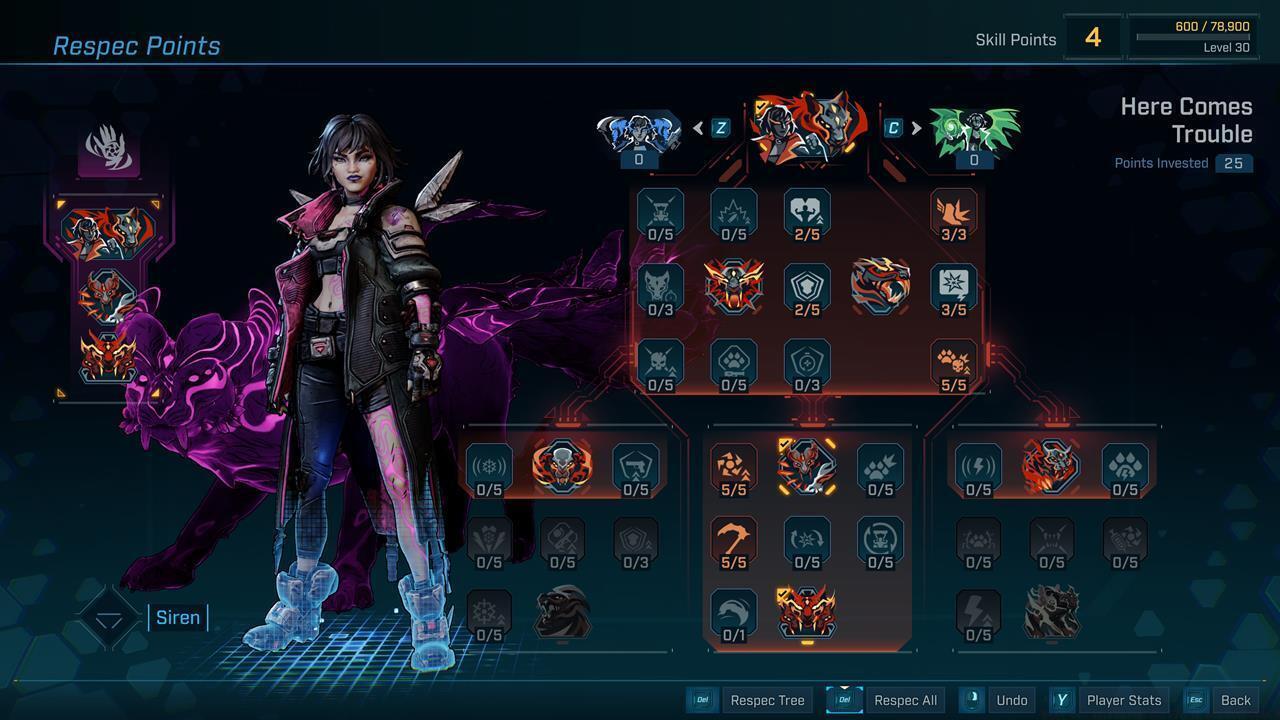Screen dimensions: 1280x720
Task: Click the 600/78,900 XP progress bar
Action: [1192, 38]
